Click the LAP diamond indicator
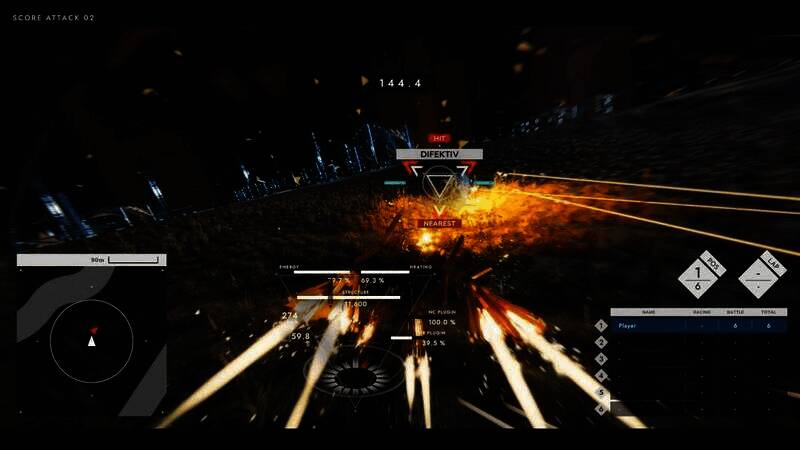 click(x=759, y=277)
